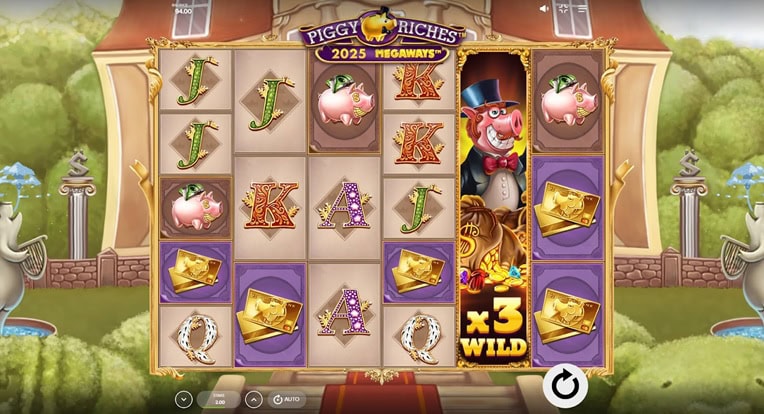Mute sound with the speaker icon
This screenshot has width=764, height=414.
544,8
